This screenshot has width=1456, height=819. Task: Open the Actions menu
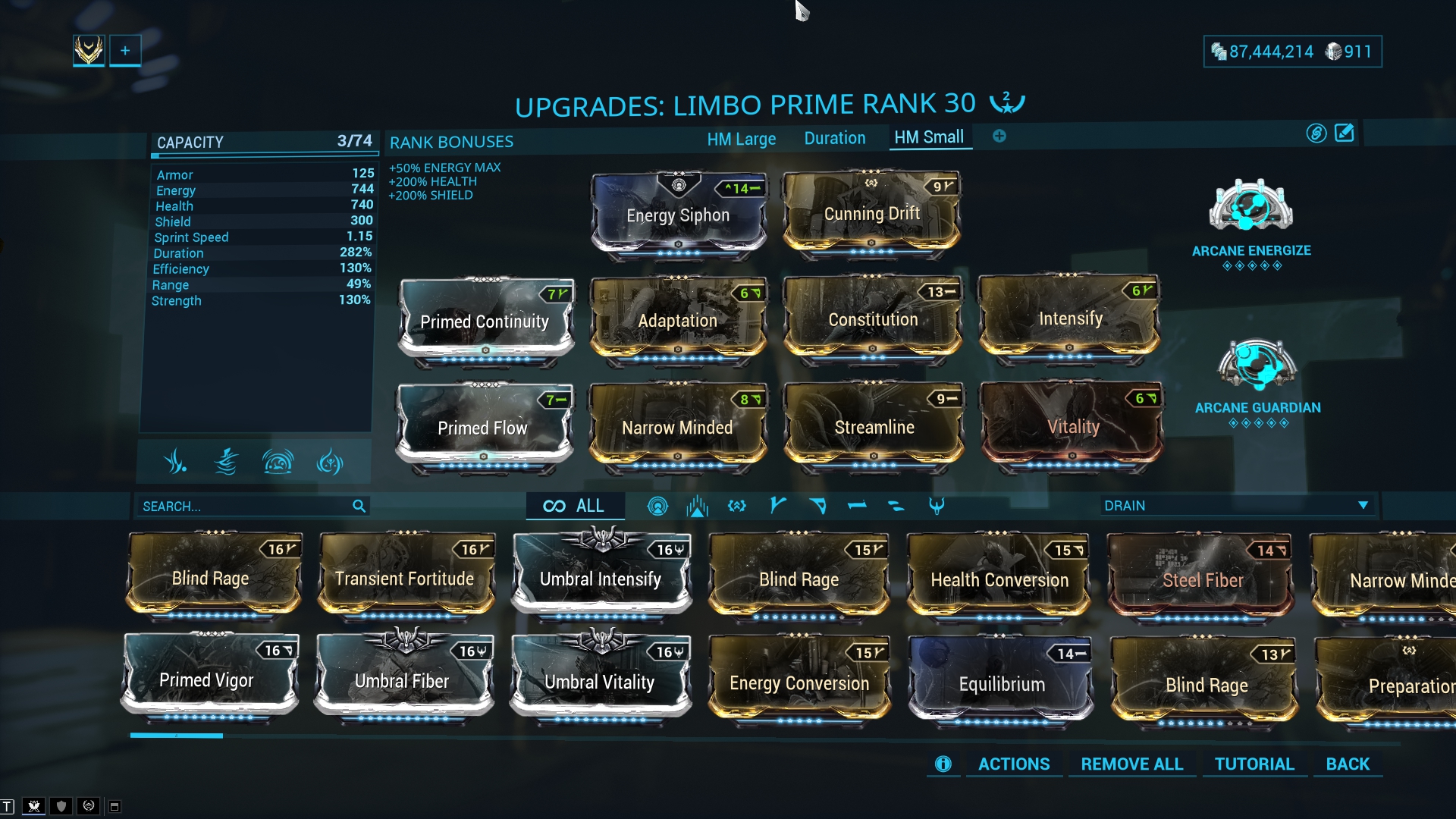pos(1013,764)
